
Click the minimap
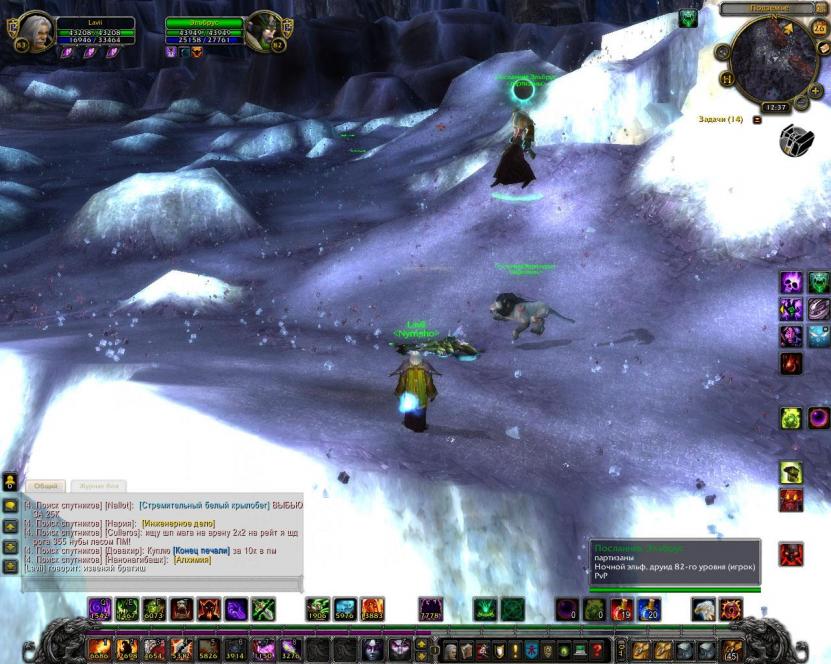[774, 58]
